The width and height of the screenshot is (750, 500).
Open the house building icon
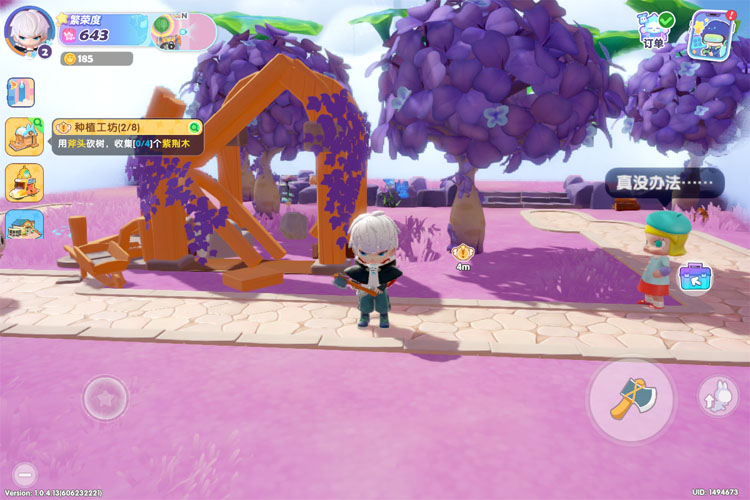coord(24,225)
